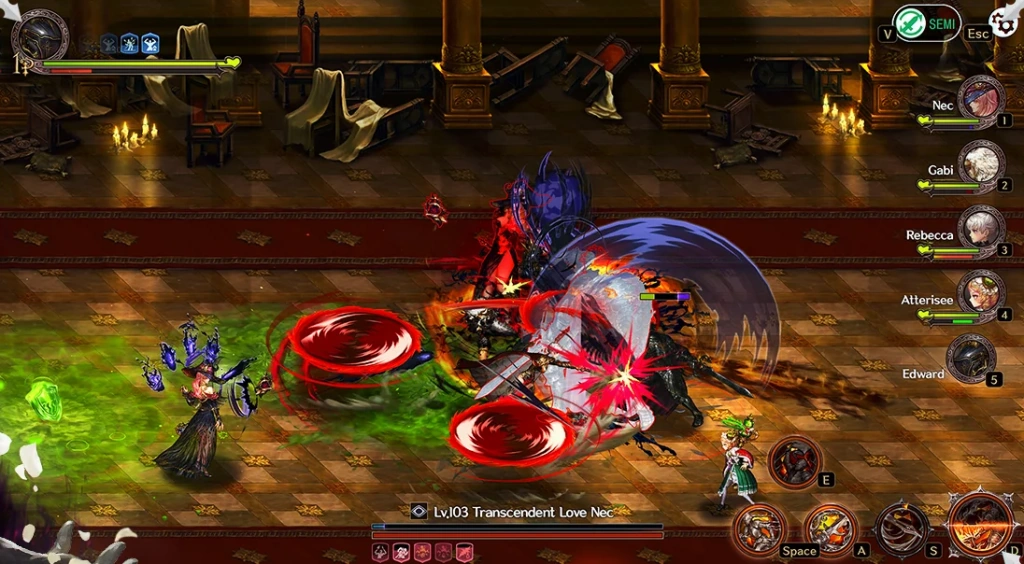The width and height of the screenshot is (1024, 564).
Task: Select Edward's helmet portrait in party list
Action: 970,360
